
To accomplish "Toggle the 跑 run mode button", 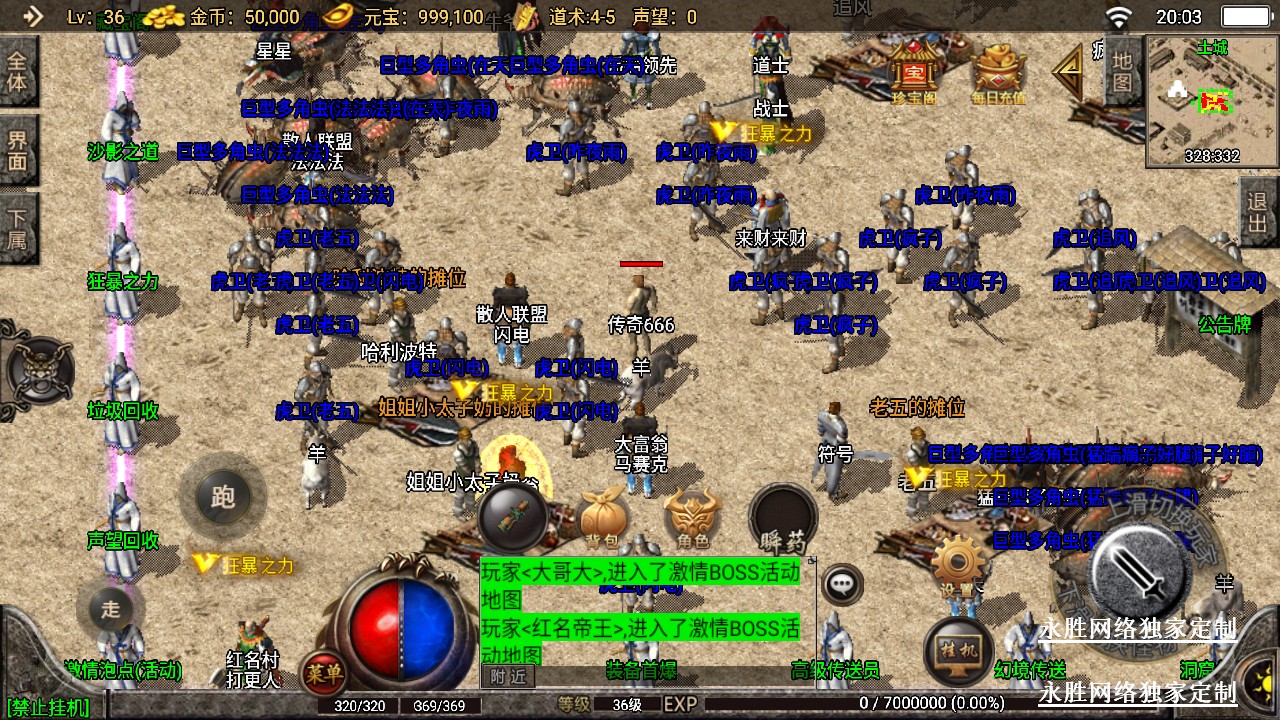I will click(223, 497).
